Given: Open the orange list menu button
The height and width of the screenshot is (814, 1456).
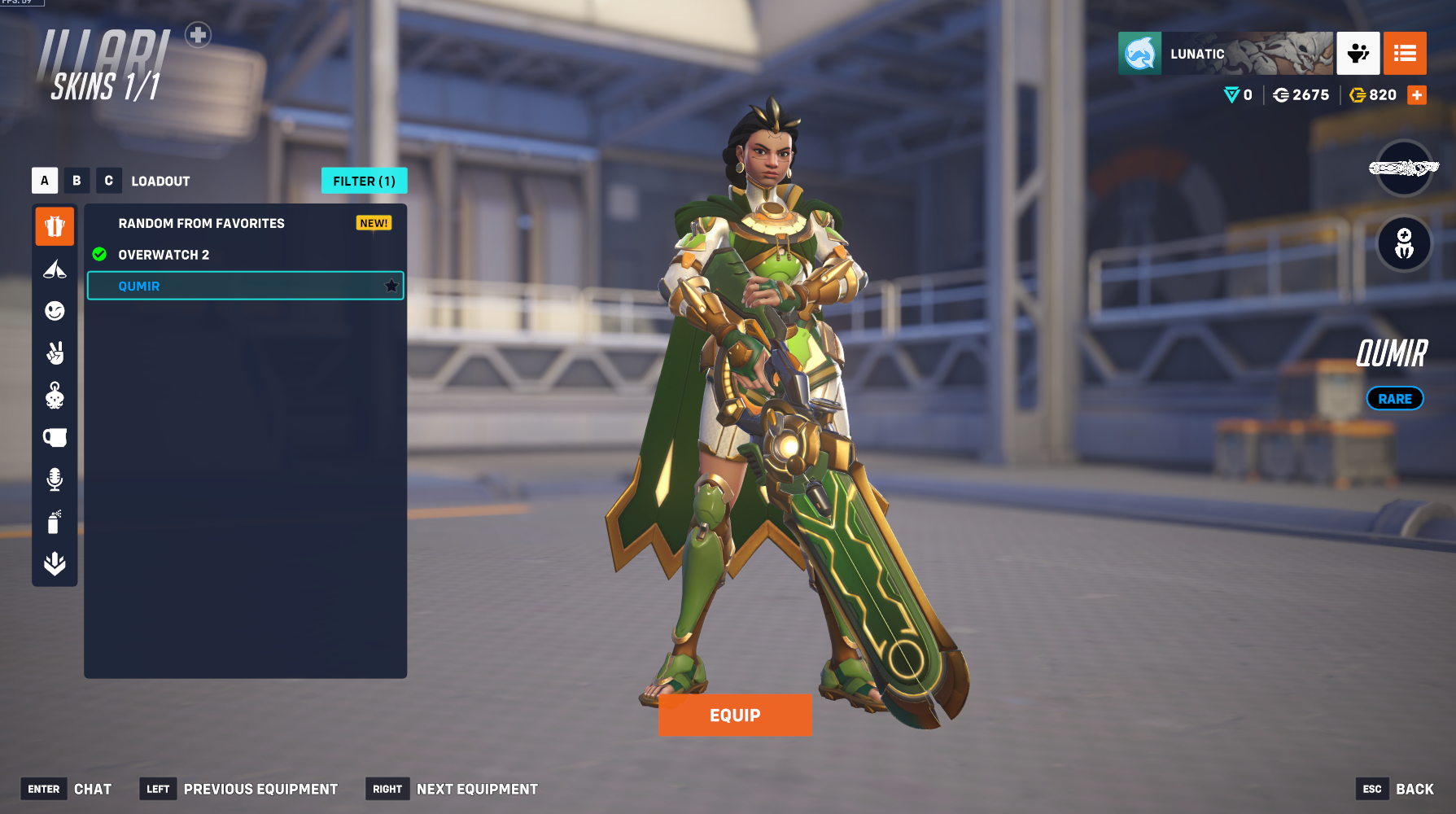Looking at the screenshot, I should [1405, 54].
